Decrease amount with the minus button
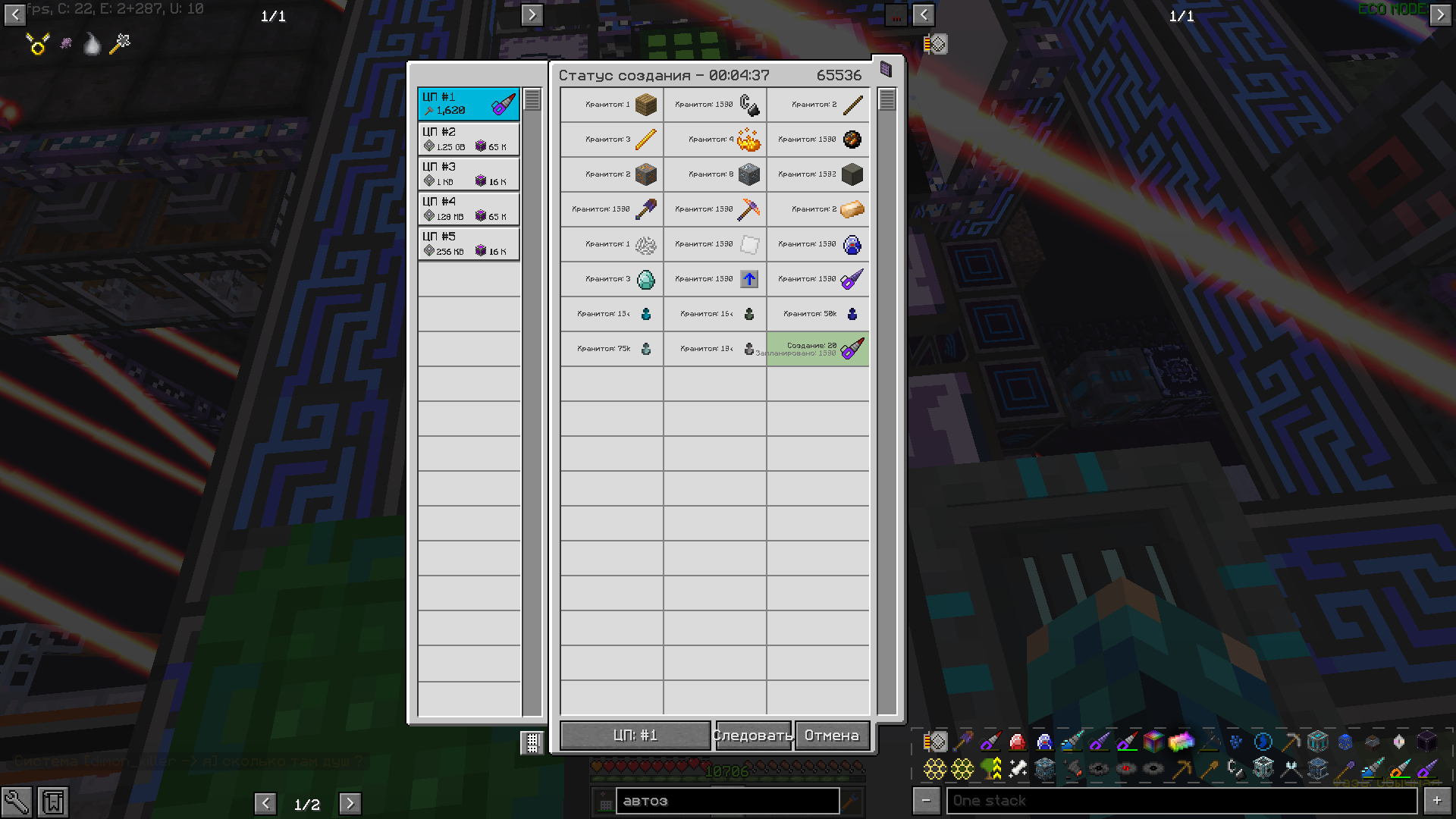This screenshot has height=819, width=1456. click(926, 801)
